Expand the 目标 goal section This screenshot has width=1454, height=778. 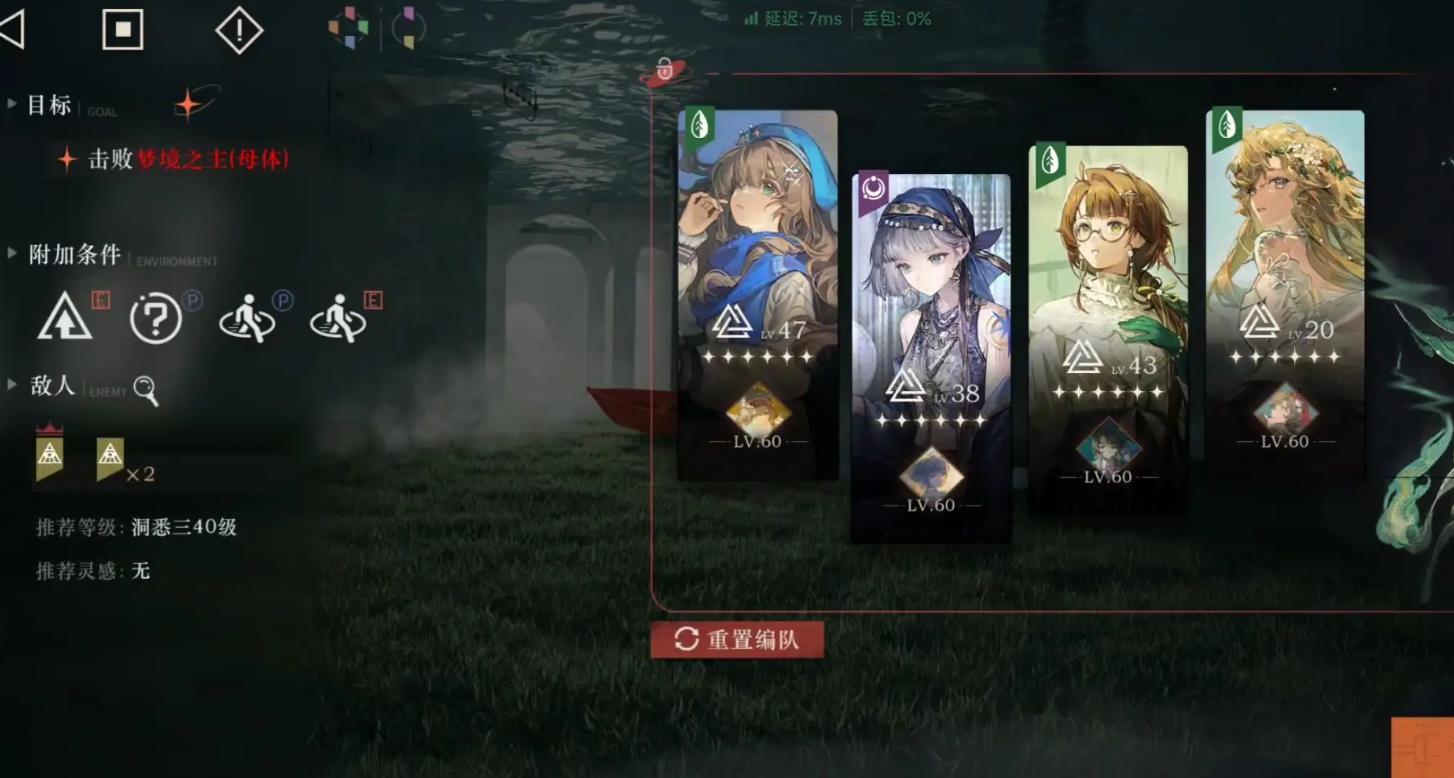12,104
